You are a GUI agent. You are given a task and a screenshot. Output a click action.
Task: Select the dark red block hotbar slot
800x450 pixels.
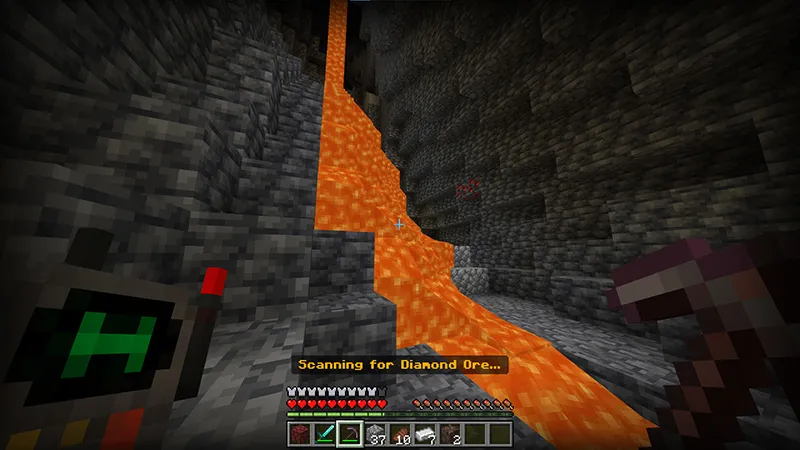300,433
